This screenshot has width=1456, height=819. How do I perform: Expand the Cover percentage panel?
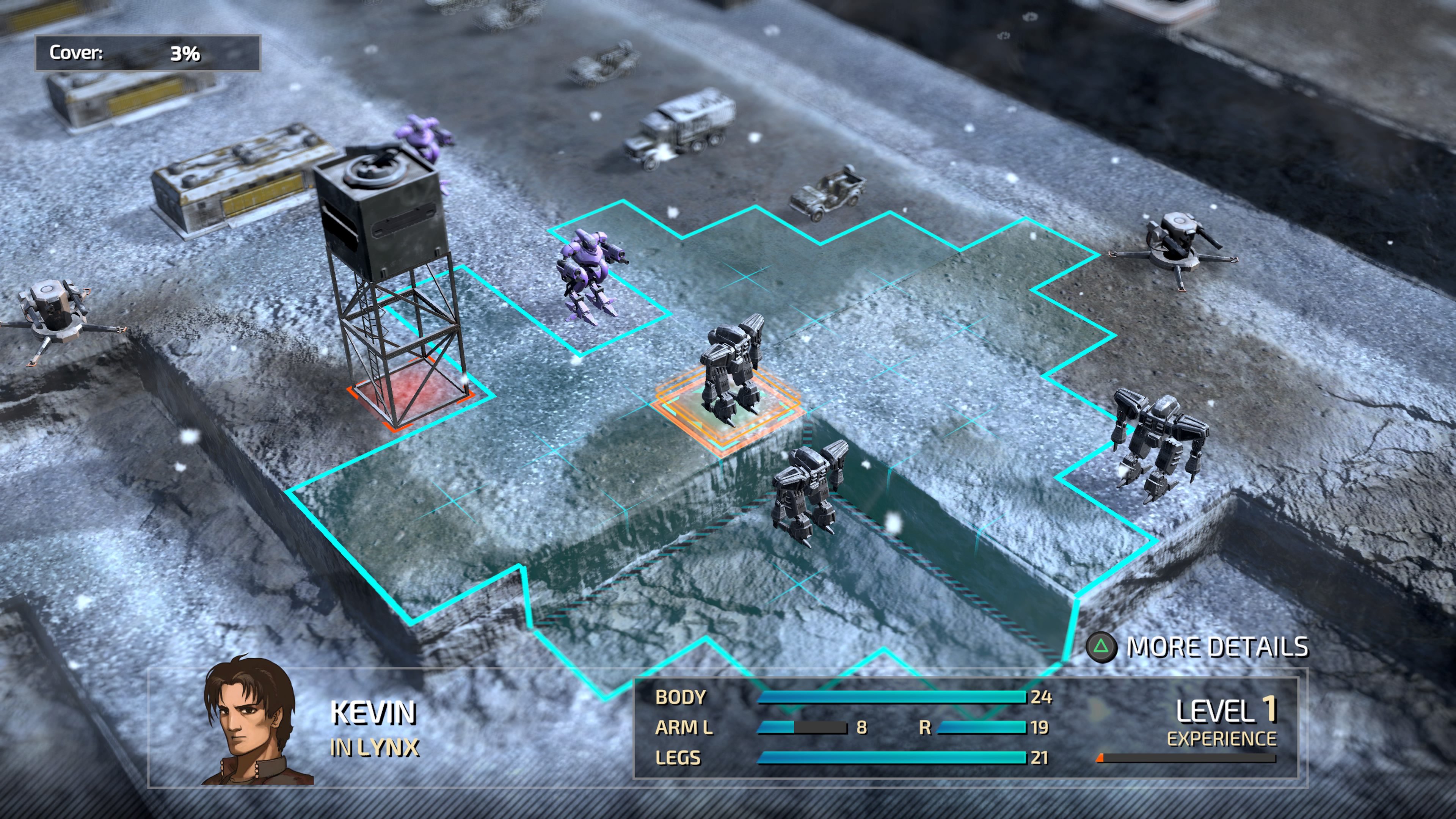[x=147, y=54]
